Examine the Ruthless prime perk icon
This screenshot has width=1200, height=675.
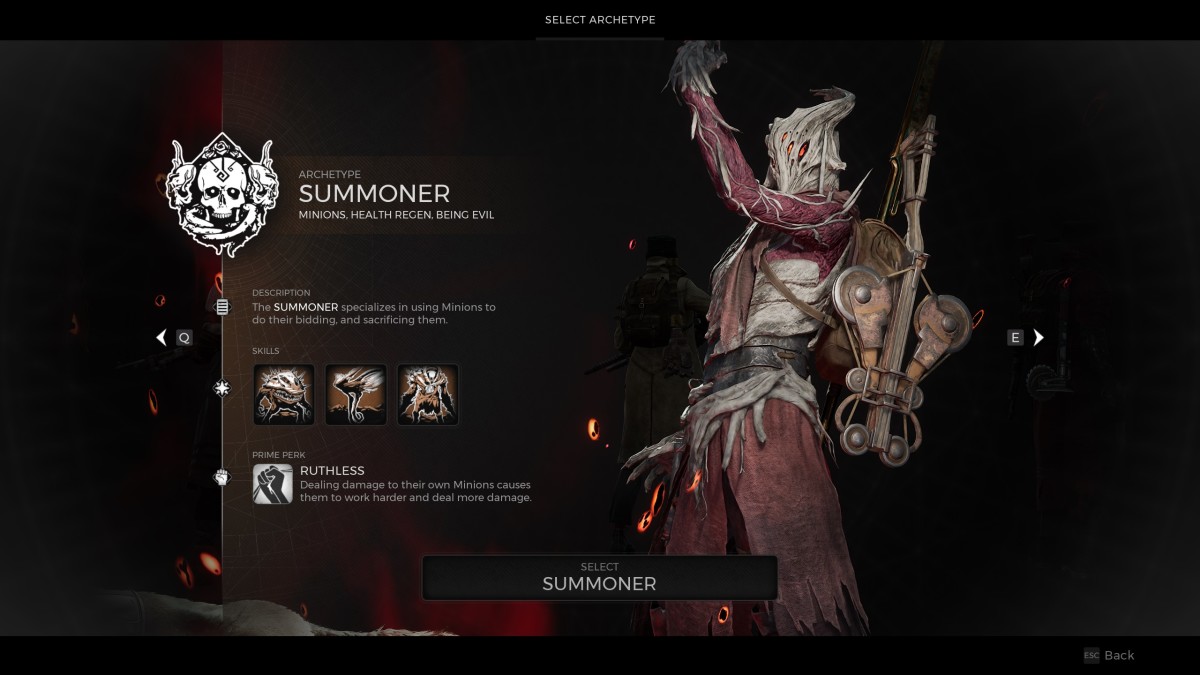pos(273,484)
